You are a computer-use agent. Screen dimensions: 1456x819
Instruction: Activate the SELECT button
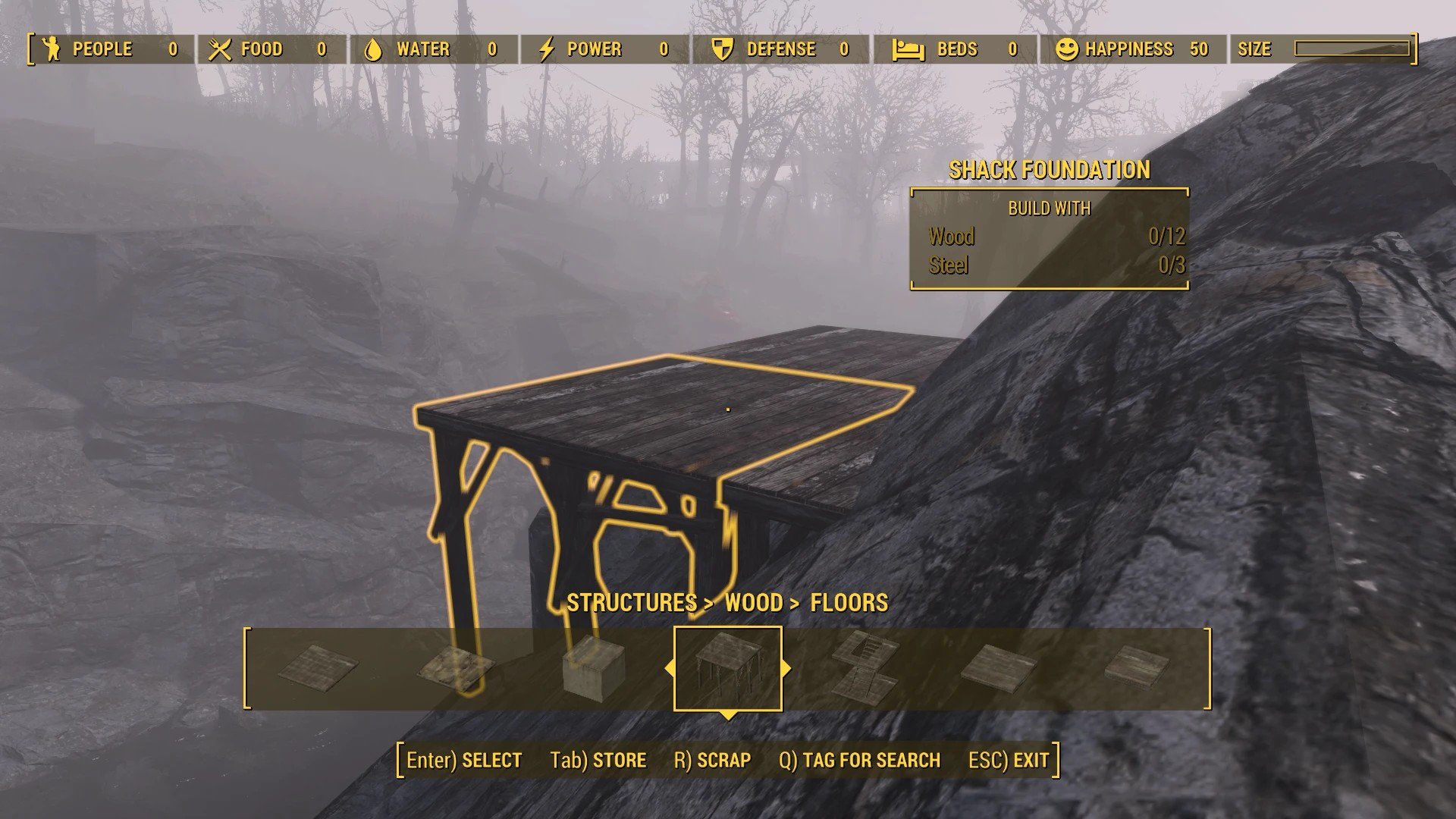tap(464, 760)
